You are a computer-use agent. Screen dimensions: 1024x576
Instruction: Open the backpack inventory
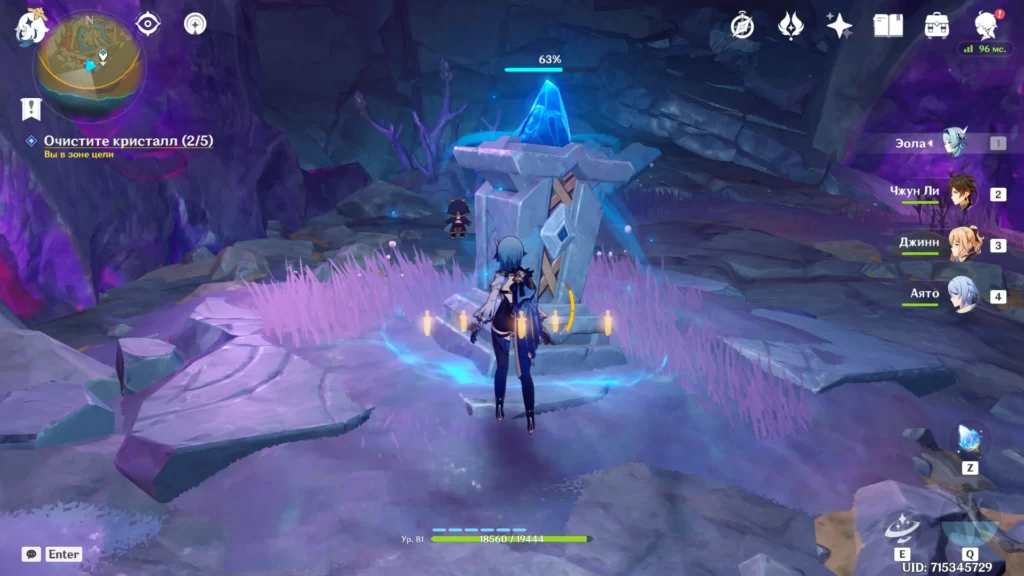[x=937, y=26]
